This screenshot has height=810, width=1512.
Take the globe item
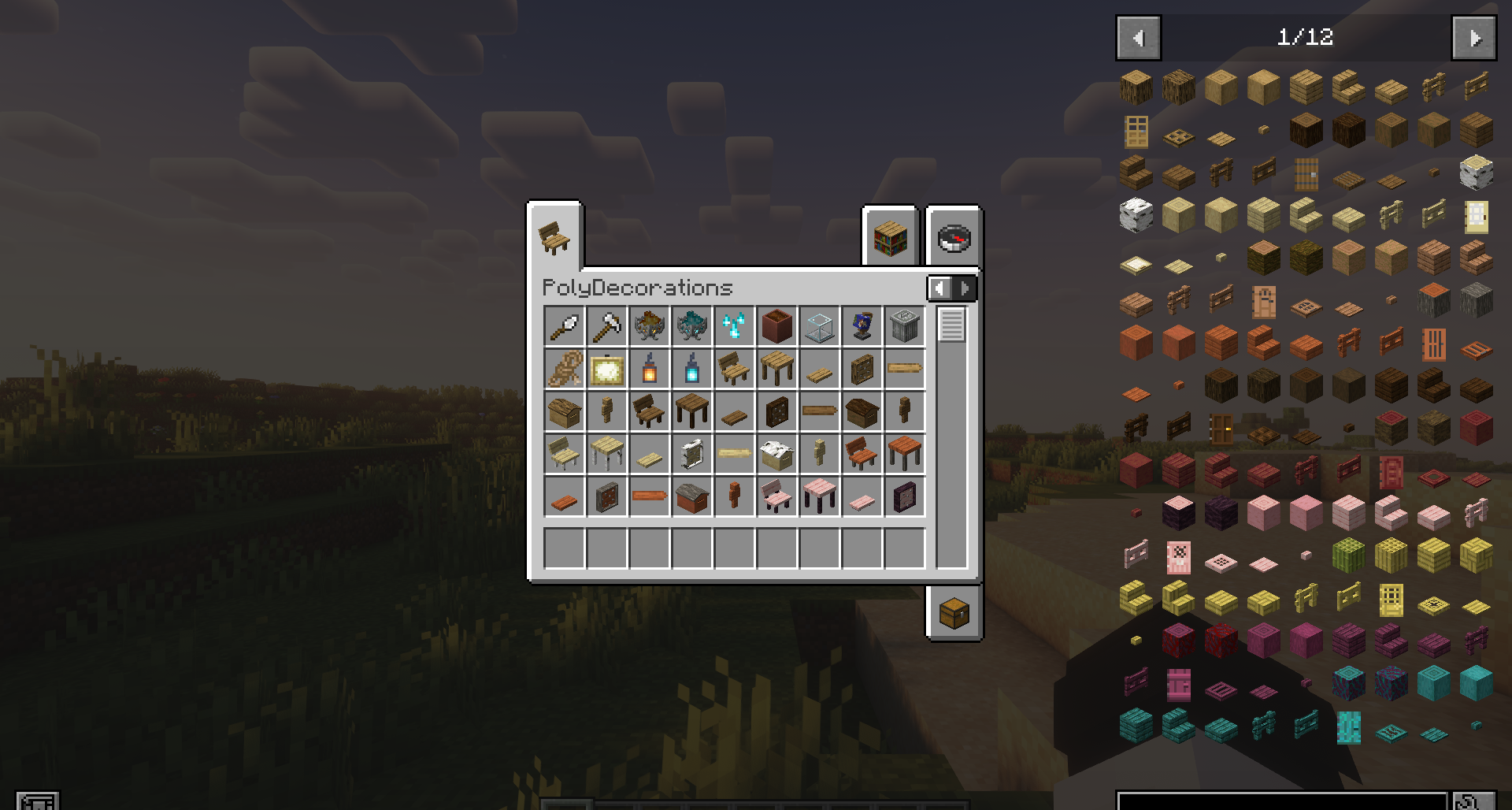[862, 326]
